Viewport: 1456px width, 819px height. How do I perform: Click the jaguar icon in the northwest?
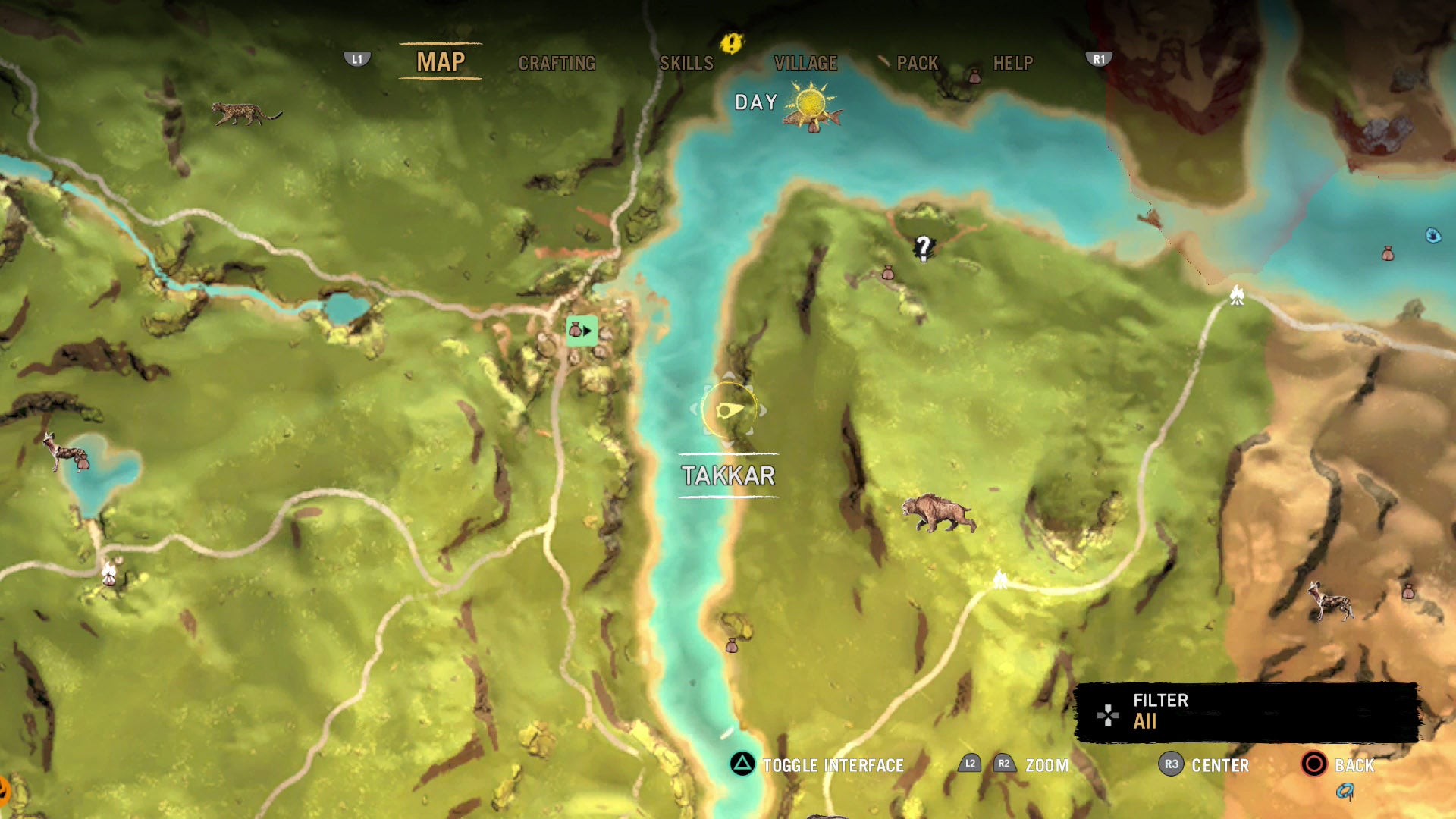(x=244, y=114)
